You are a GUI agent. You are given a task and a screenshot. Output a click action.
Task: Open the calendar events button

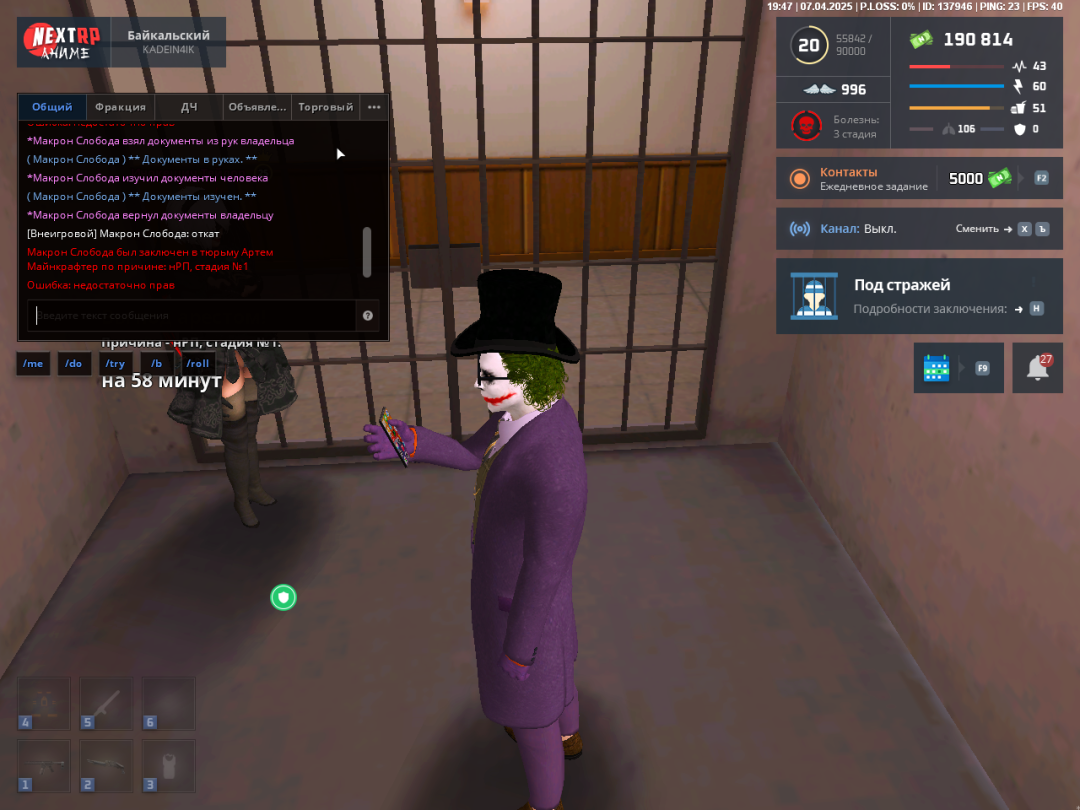[937, 368]
